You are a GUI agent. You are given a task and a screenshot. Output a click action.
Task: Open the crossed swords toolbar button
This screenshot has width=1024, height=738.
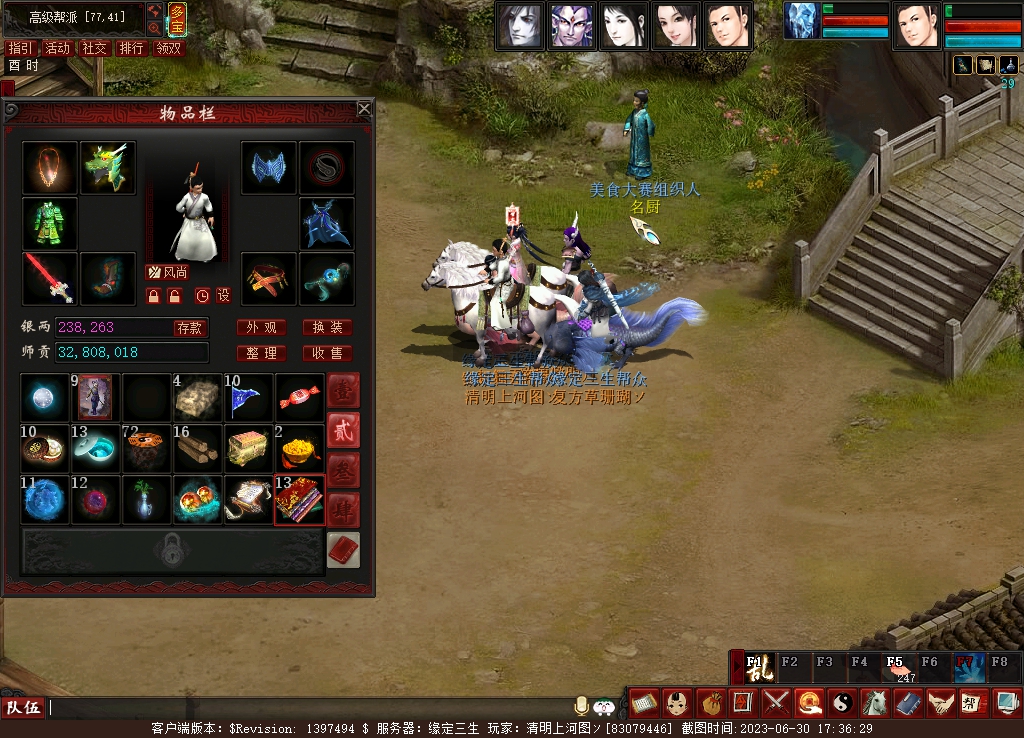click(776, 703)
